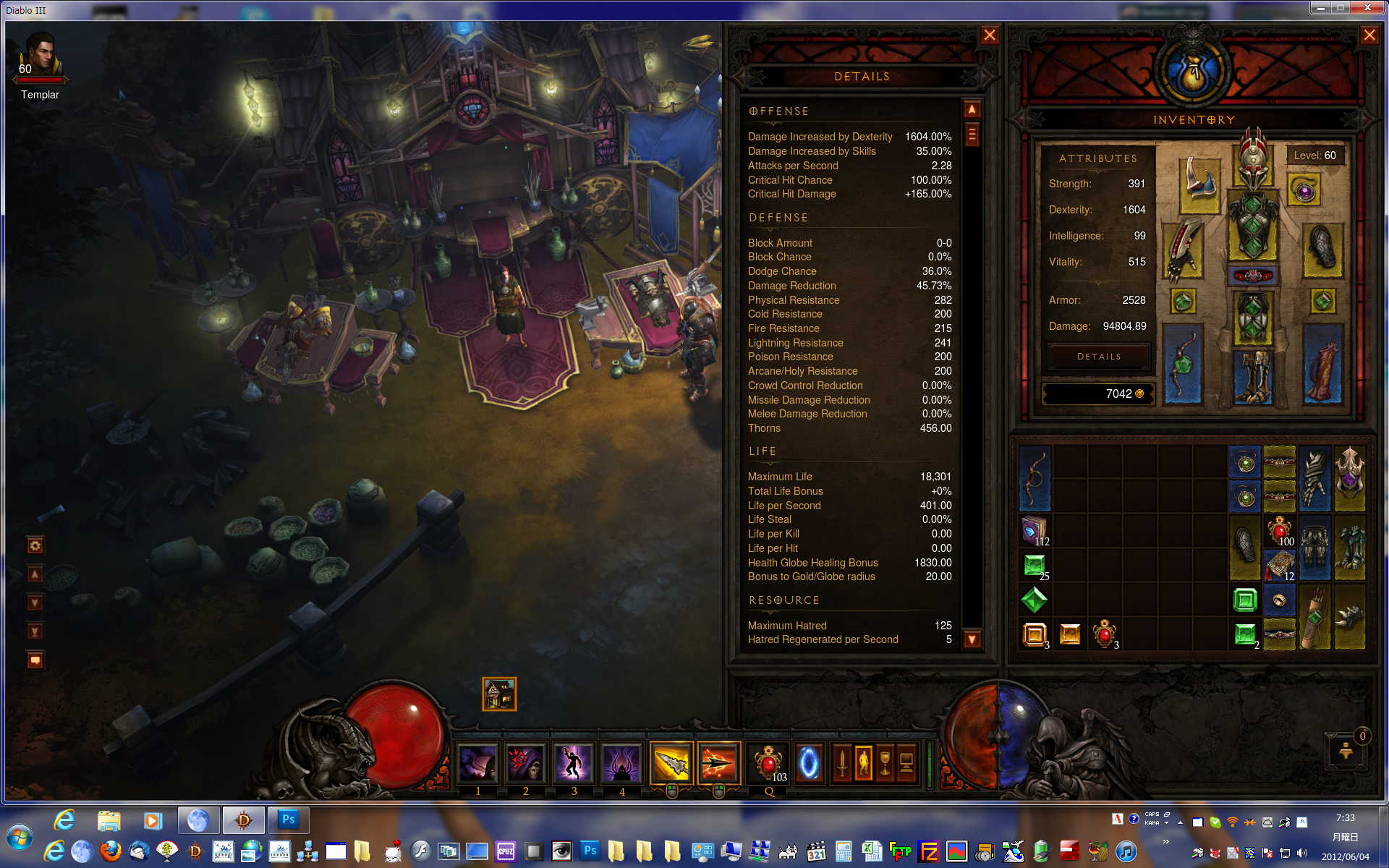Select the equipped boots slot
This screenshot has height=868, width=1389.
point(1253,377)
